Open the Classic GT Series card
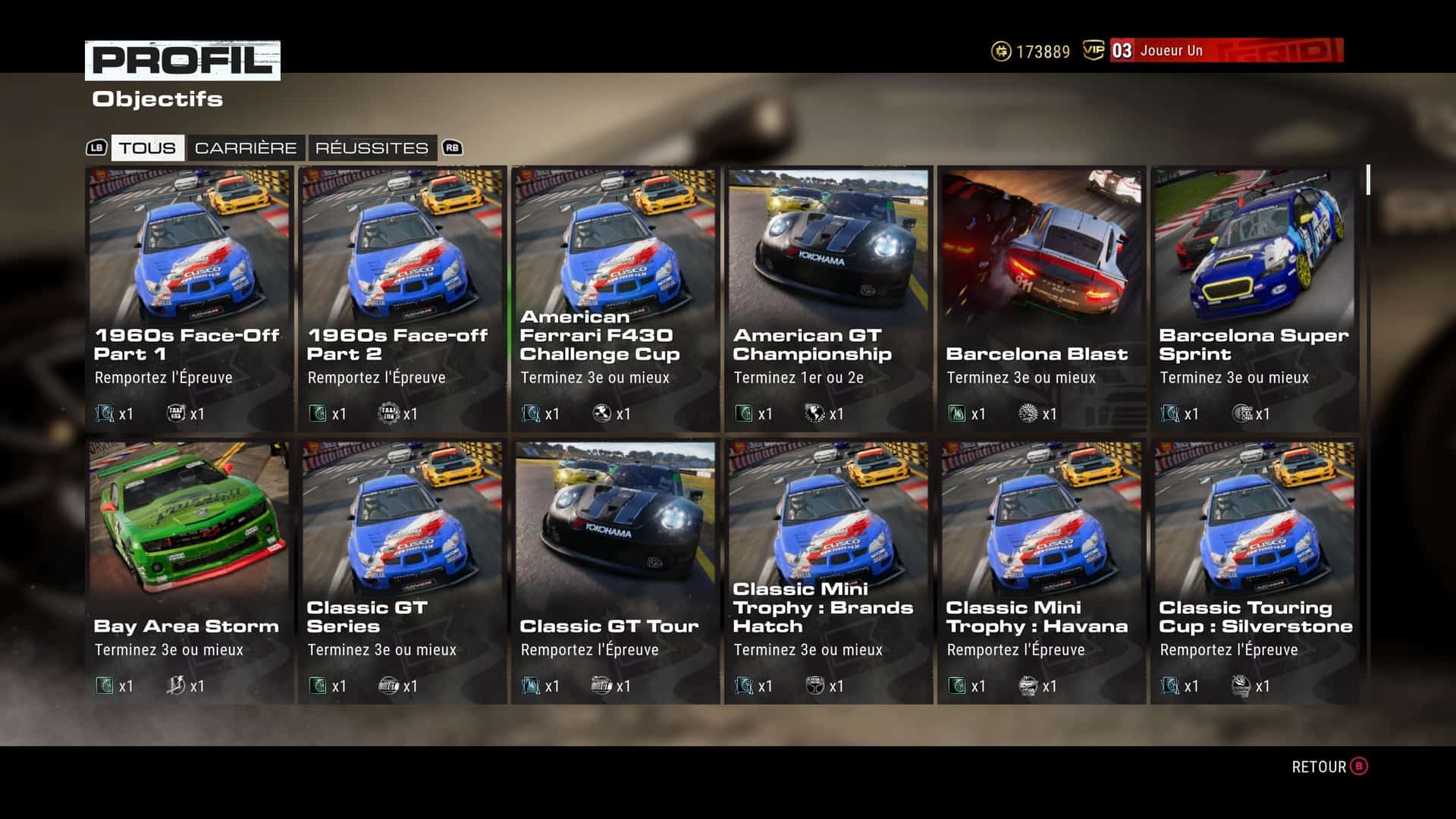The image size is (1456, 819). coord(402,572)
